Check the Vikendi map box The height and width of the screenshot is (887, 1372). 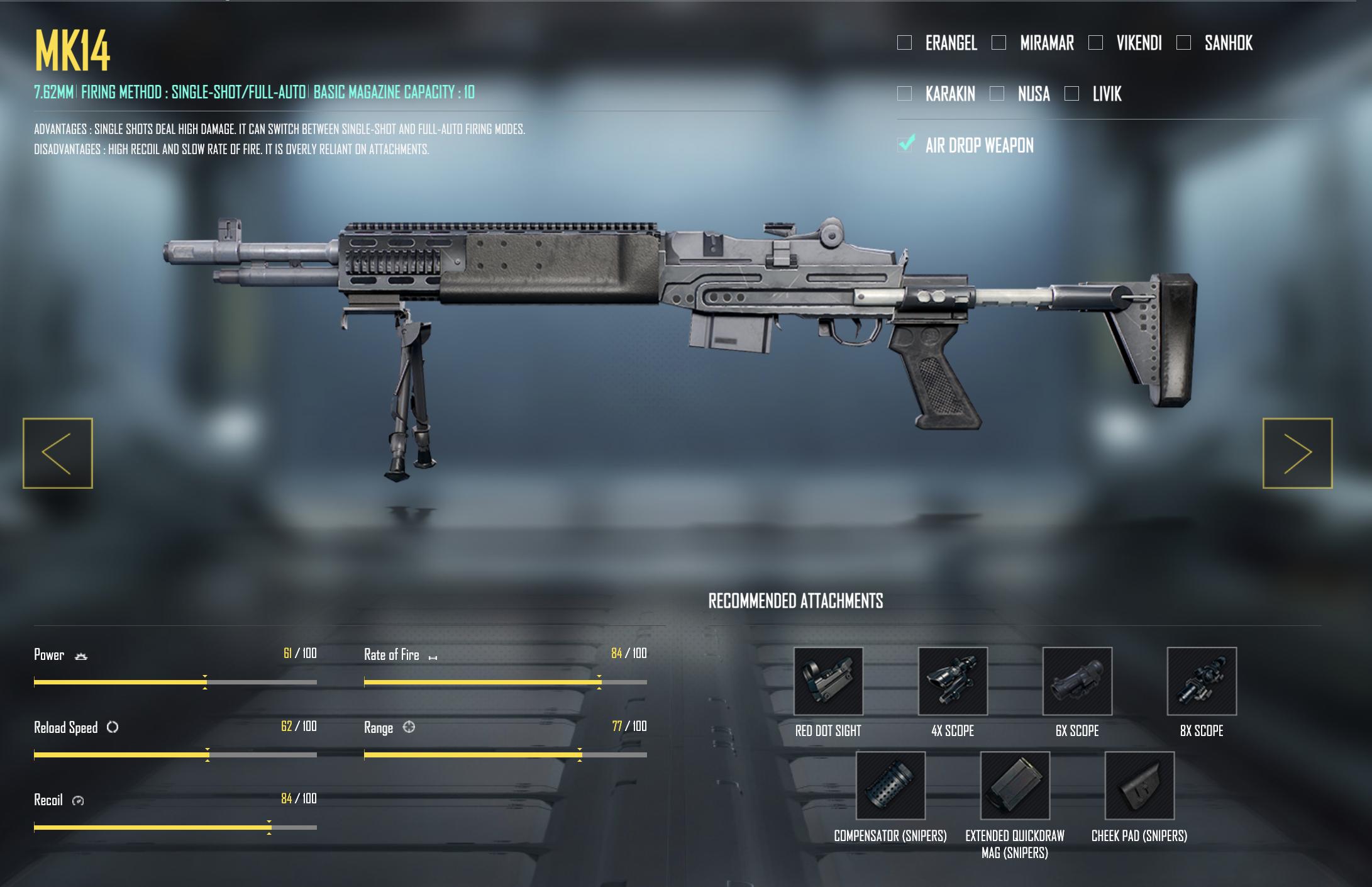pyautogui.click(x=1095, y=43)
